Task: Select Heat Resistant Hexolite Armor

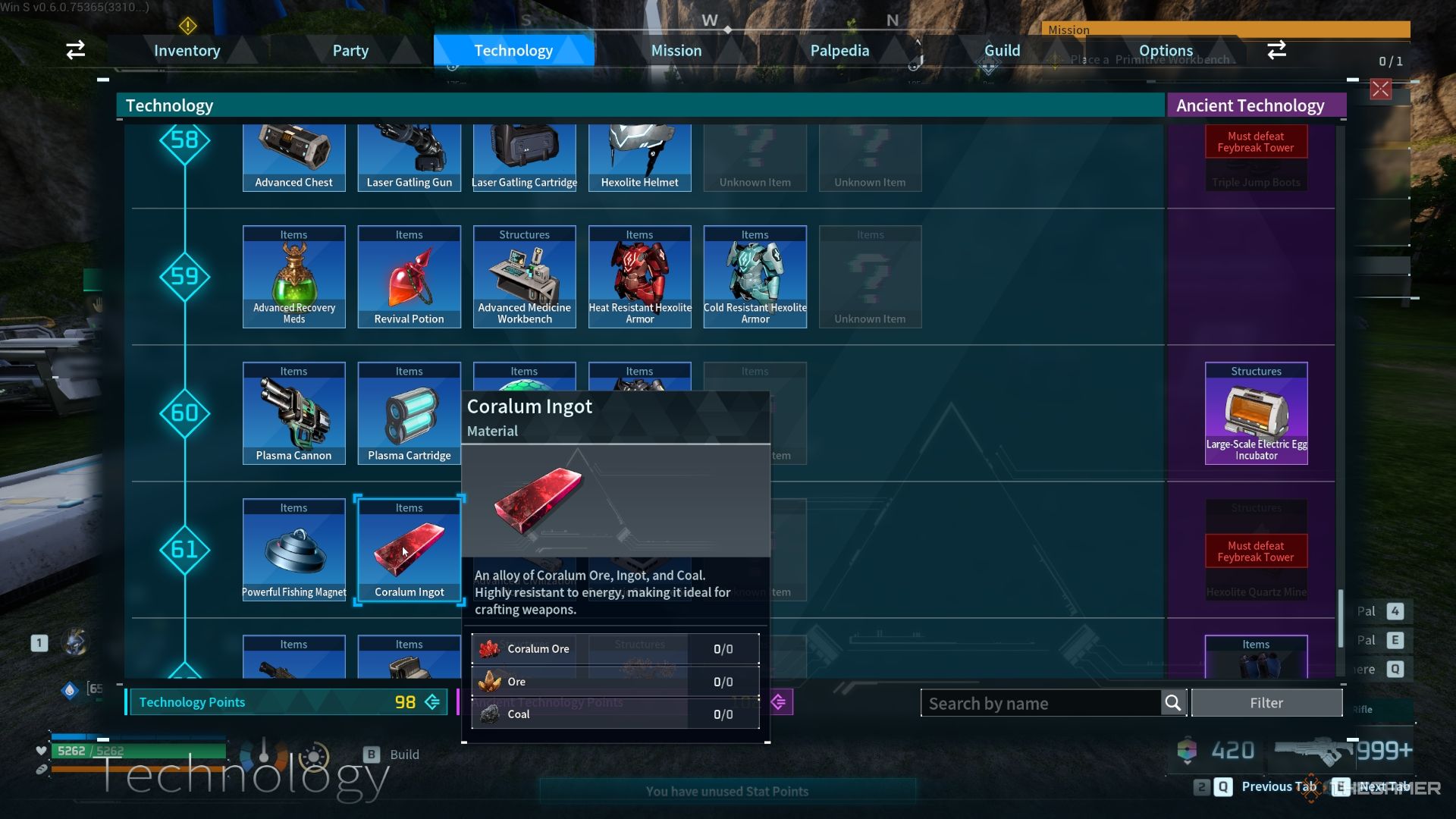Action: coord(640,277)
